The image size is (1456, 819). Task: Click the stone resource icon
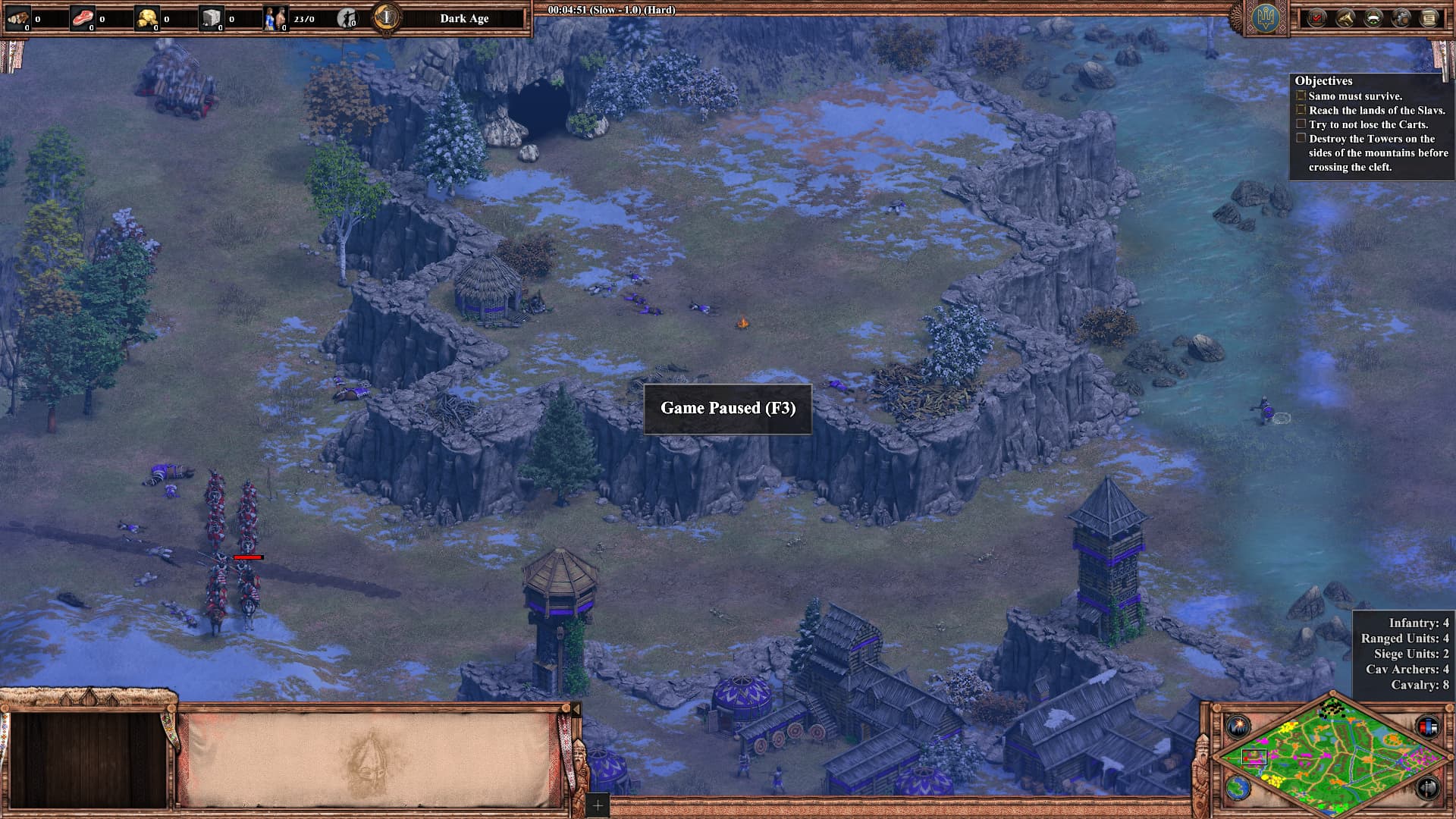(x=212, y=18)
